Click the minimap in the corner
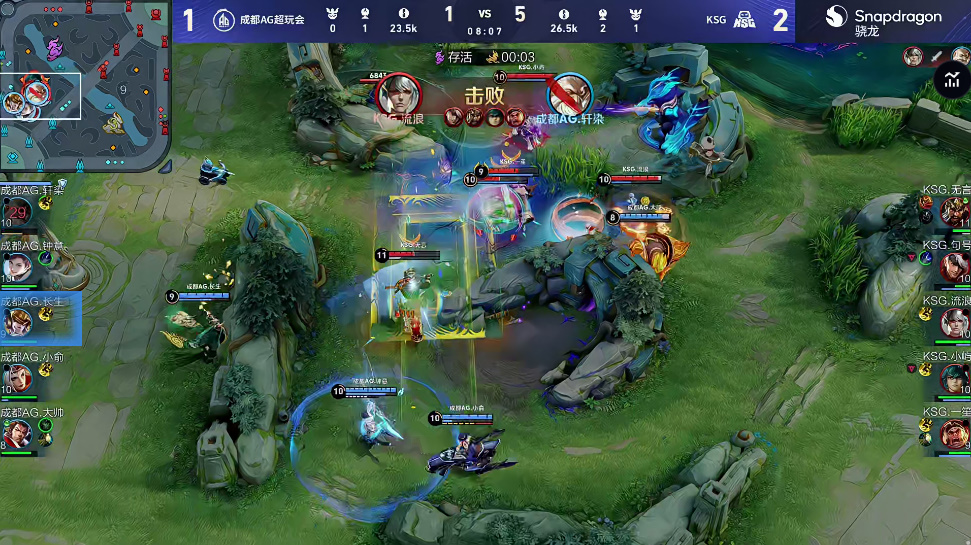The height and width of the screenshot is (545, 971). pyautogui.click(x=85, y=87)
